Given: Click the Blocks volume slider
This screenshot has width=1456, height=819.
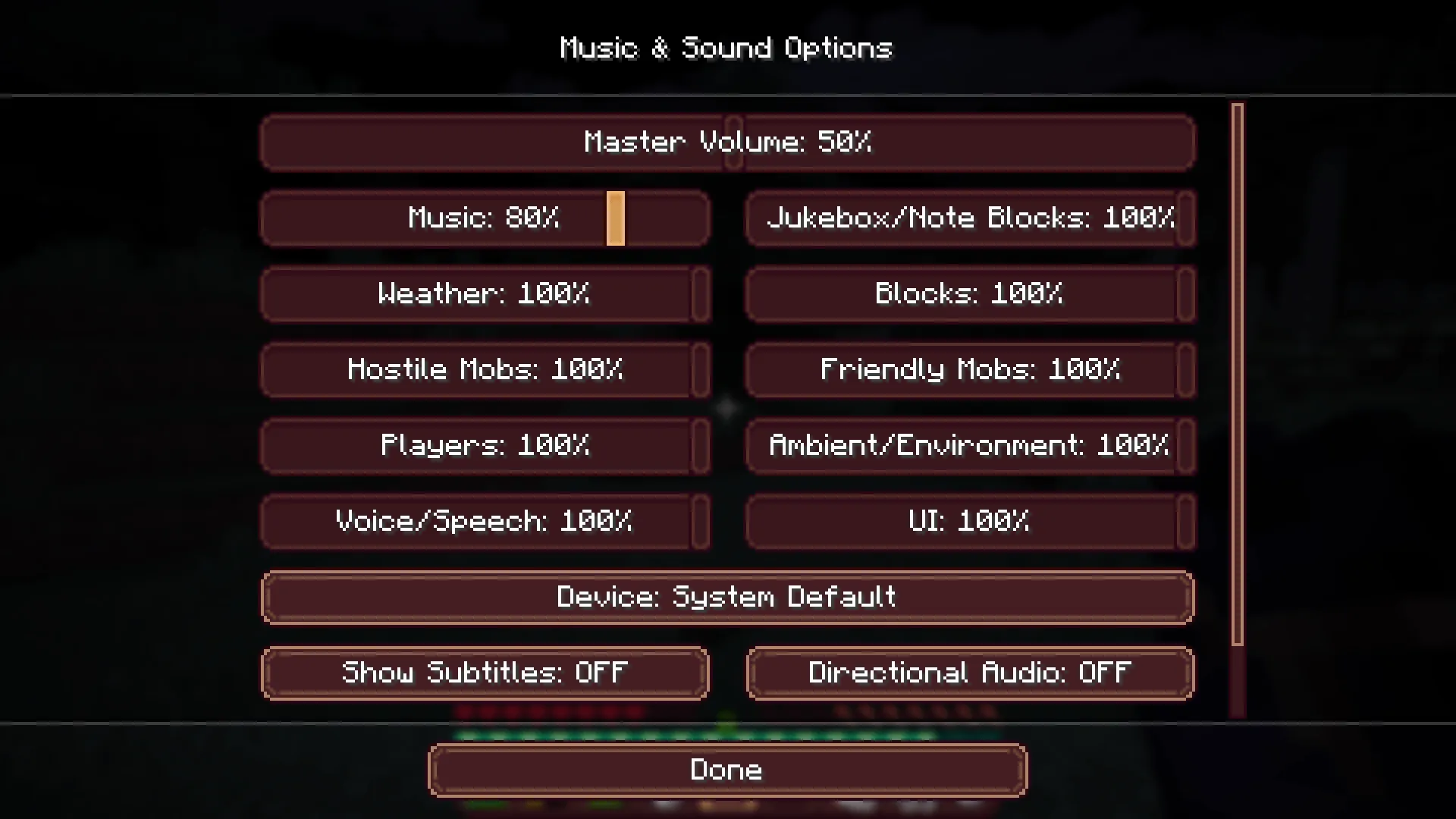Looking at the screenshot, I should coord(971,294).
